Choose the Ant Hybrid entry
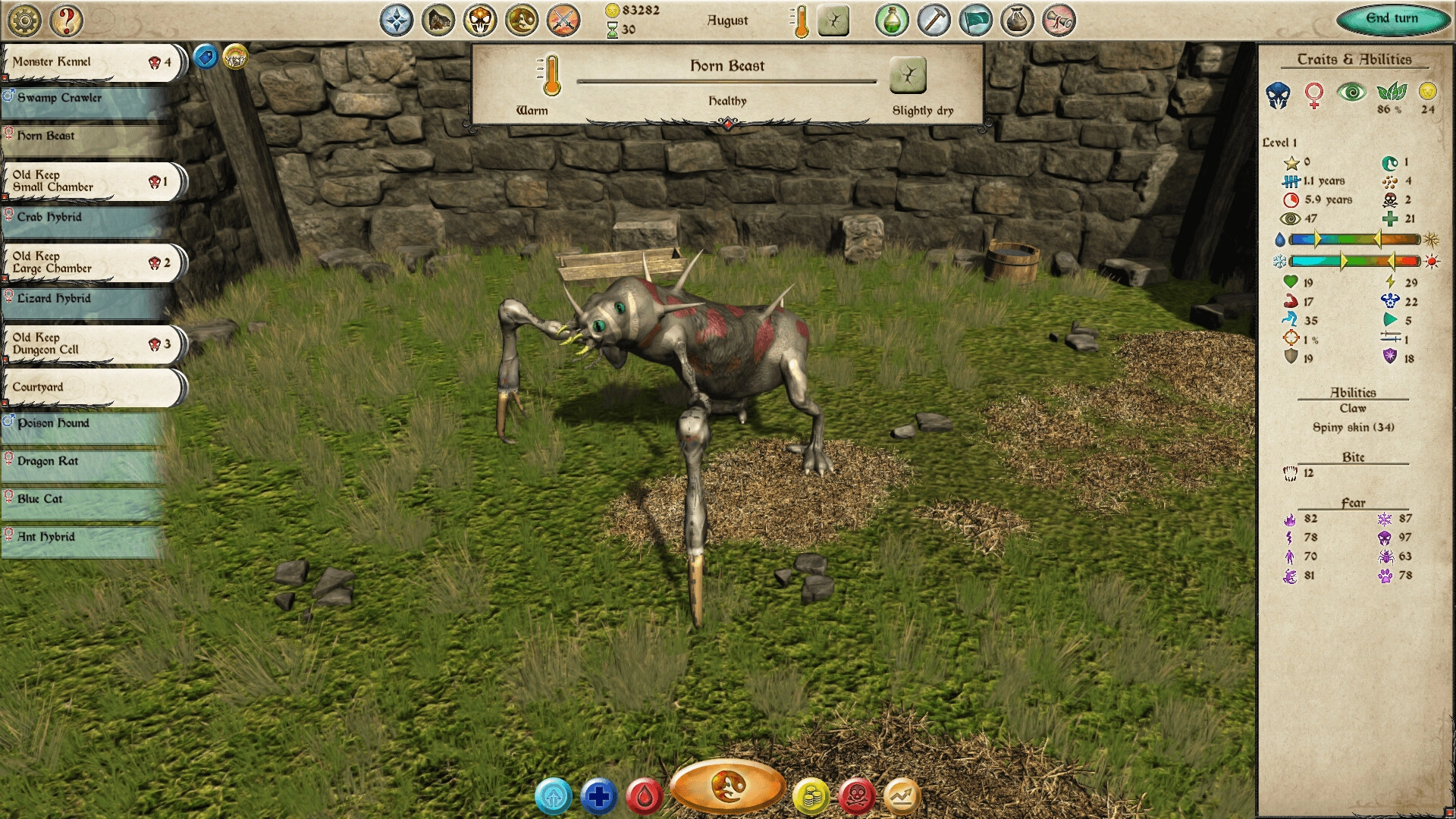 (82, 538)
